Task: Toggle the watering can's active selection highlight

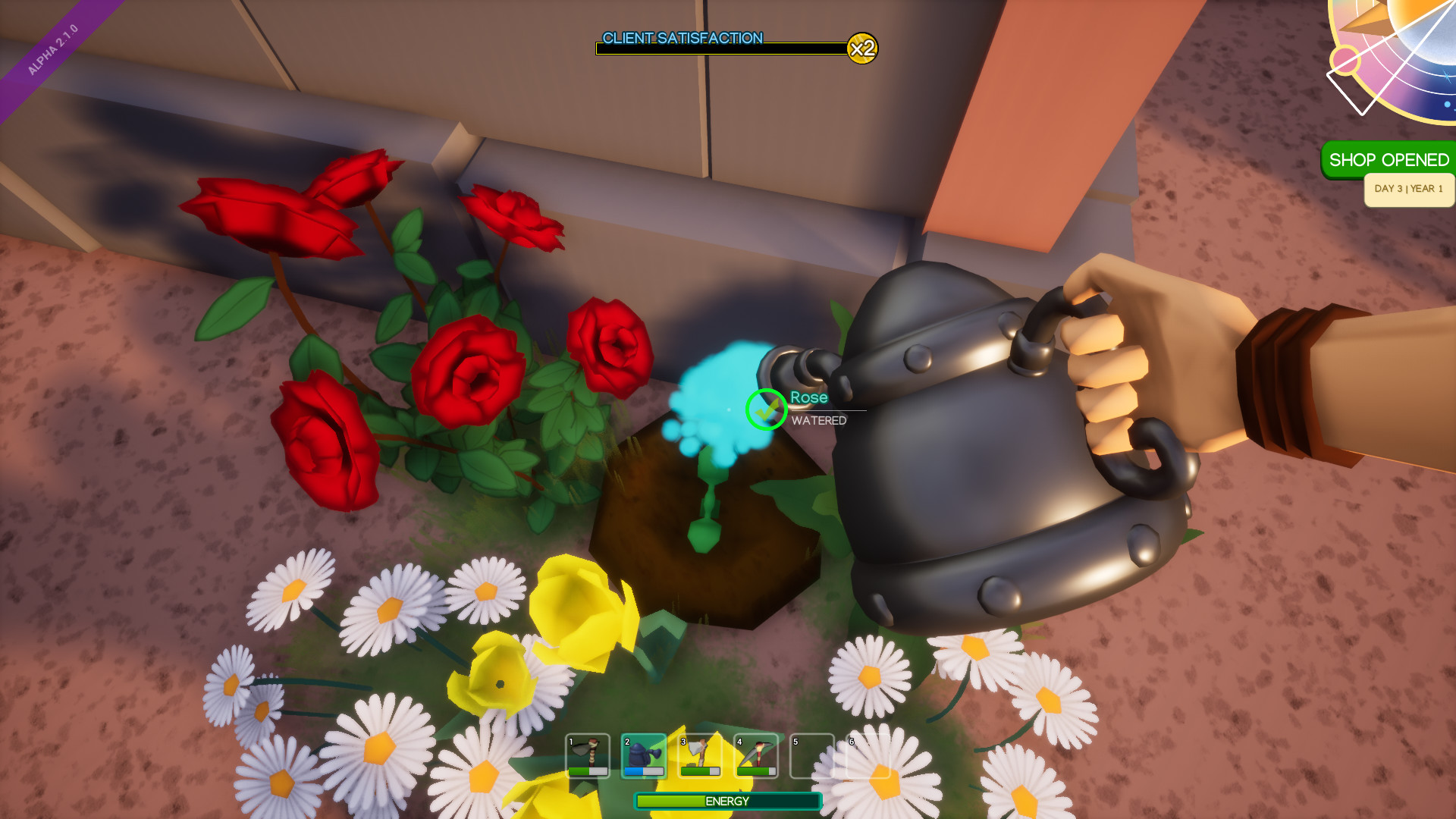Action: point(645,755)
